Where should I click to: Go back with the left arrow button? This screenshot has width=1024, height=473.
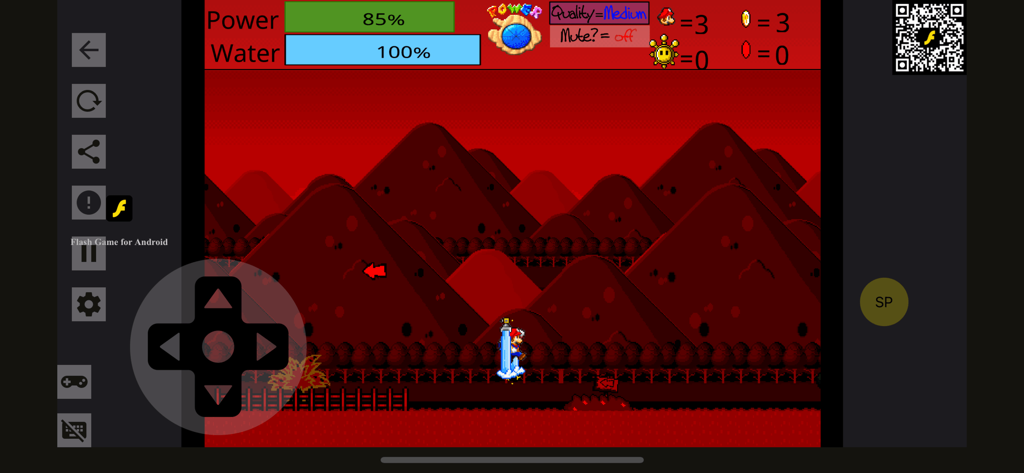89,50
